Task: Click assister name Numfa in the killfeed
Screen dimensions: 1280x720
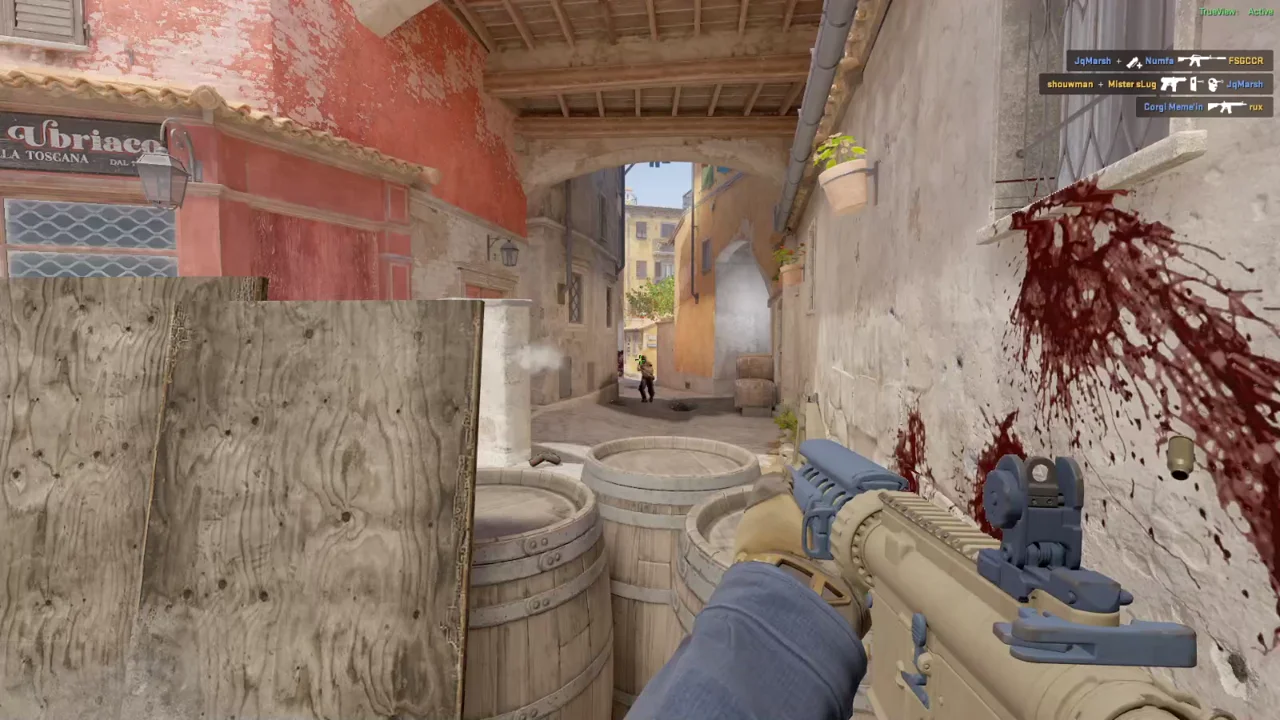Action: [1159, 61]
